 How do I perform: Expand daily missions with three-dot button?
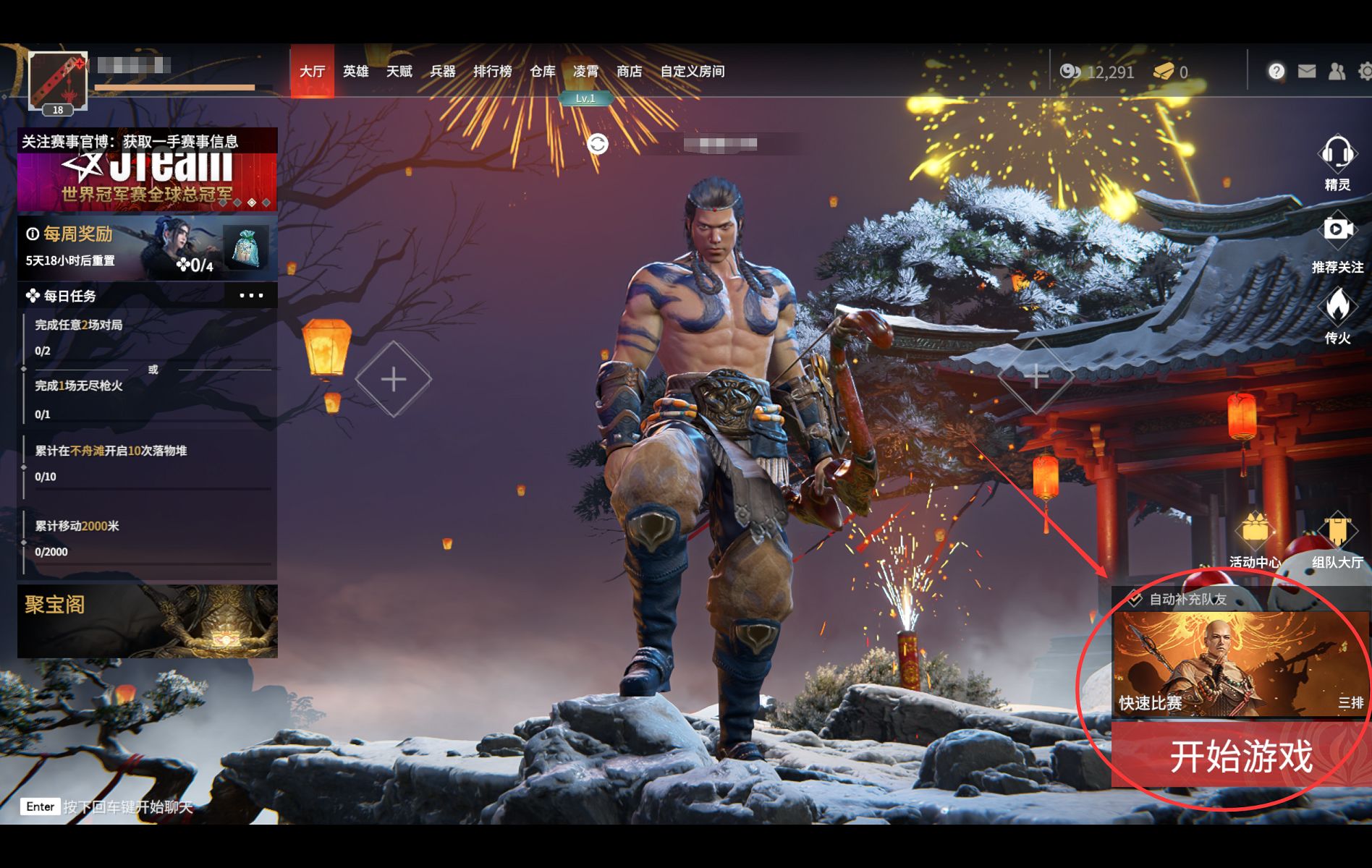[251, 295]
